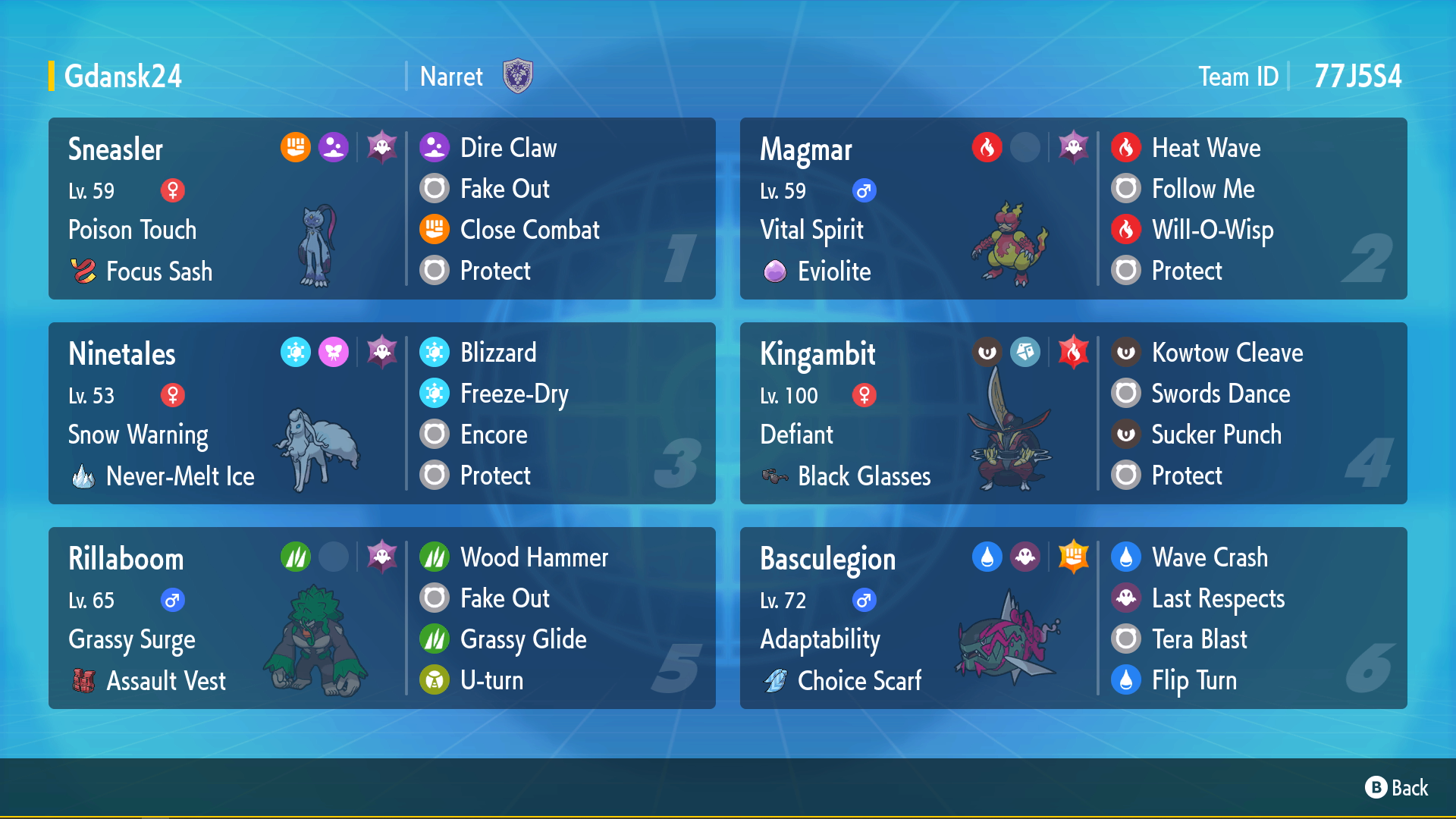Select the Magmar team card

(x=918, y=209)
